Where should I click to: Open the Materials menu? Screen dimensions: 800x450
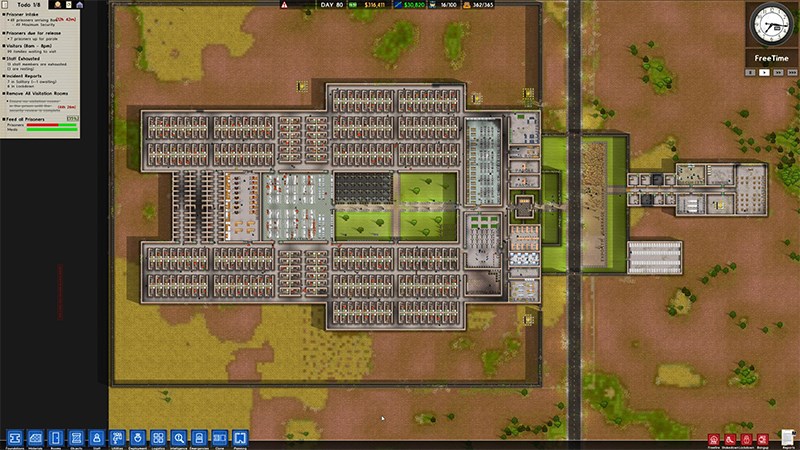coord(35,437)
